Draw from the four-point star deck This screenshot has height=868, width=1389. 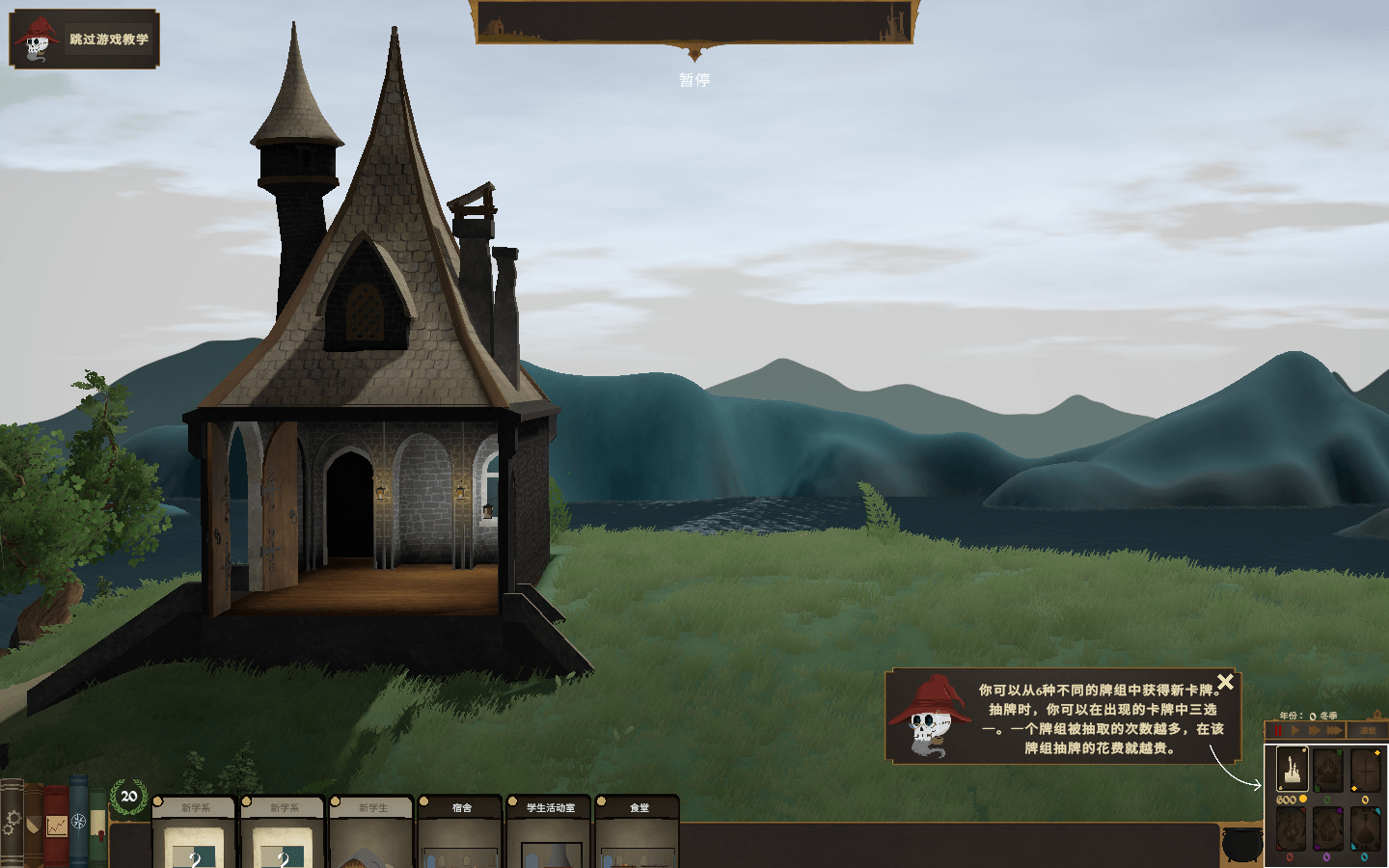(x=1365, y=771)
